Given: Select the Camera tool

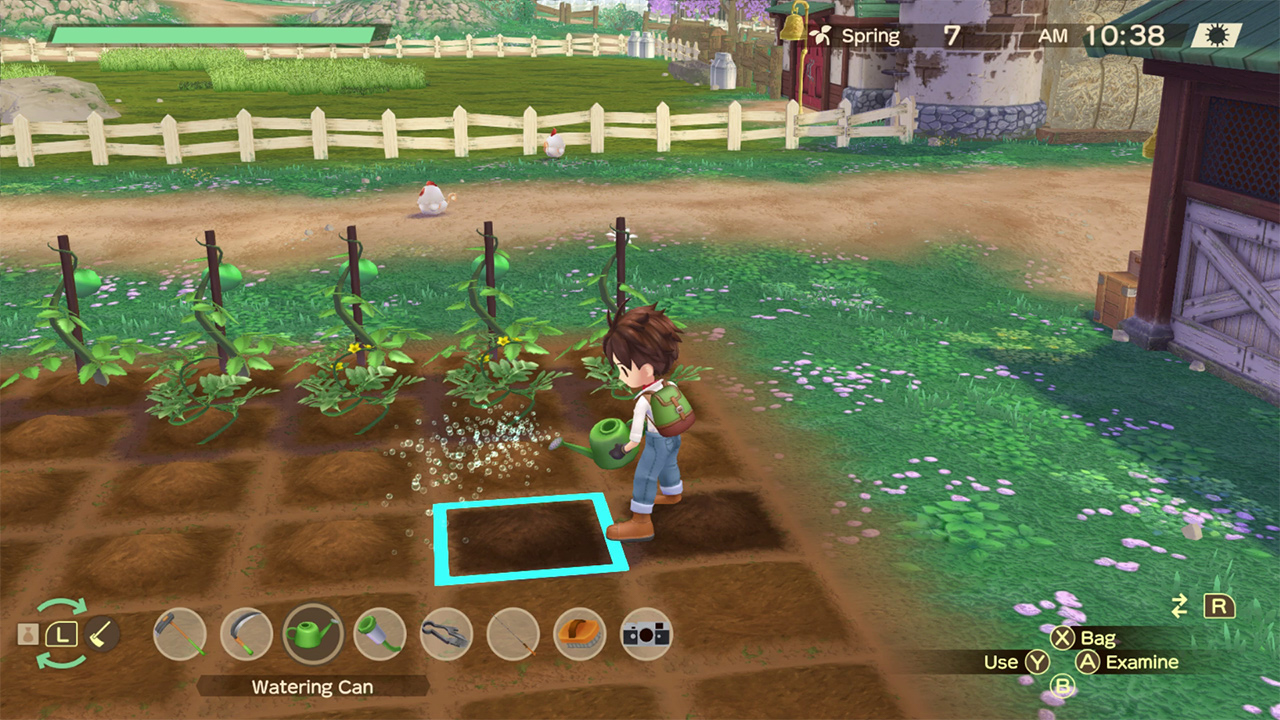Looking at the screenshot, I should coord(646,634).
